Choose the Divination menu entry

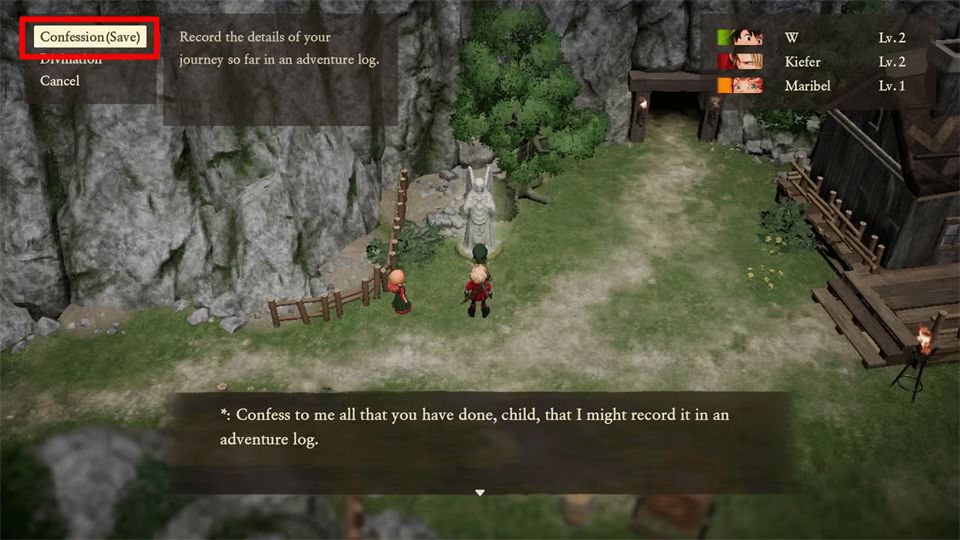coord(71,61)
